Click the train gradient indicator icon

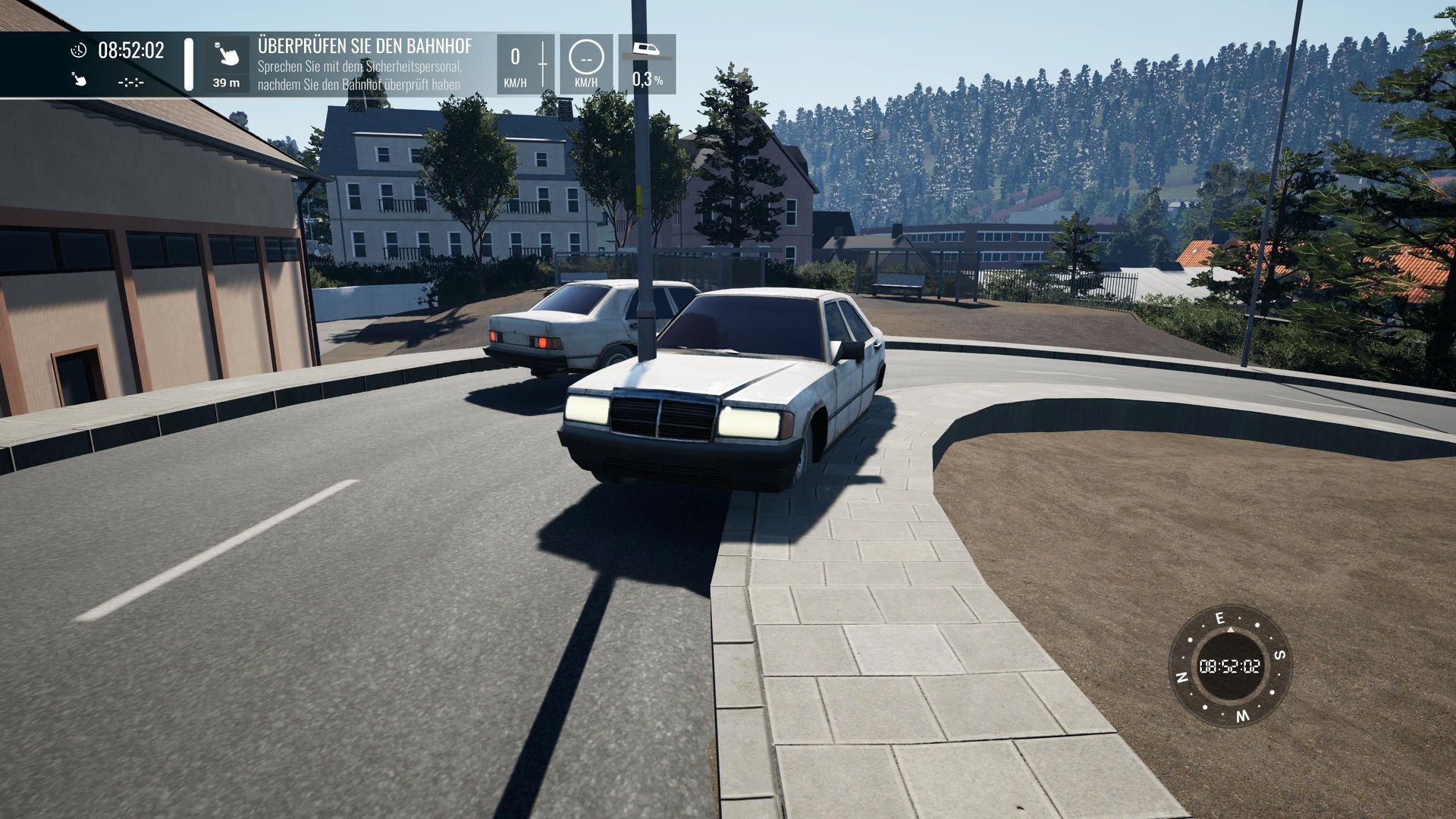click(x=646, y=52)
